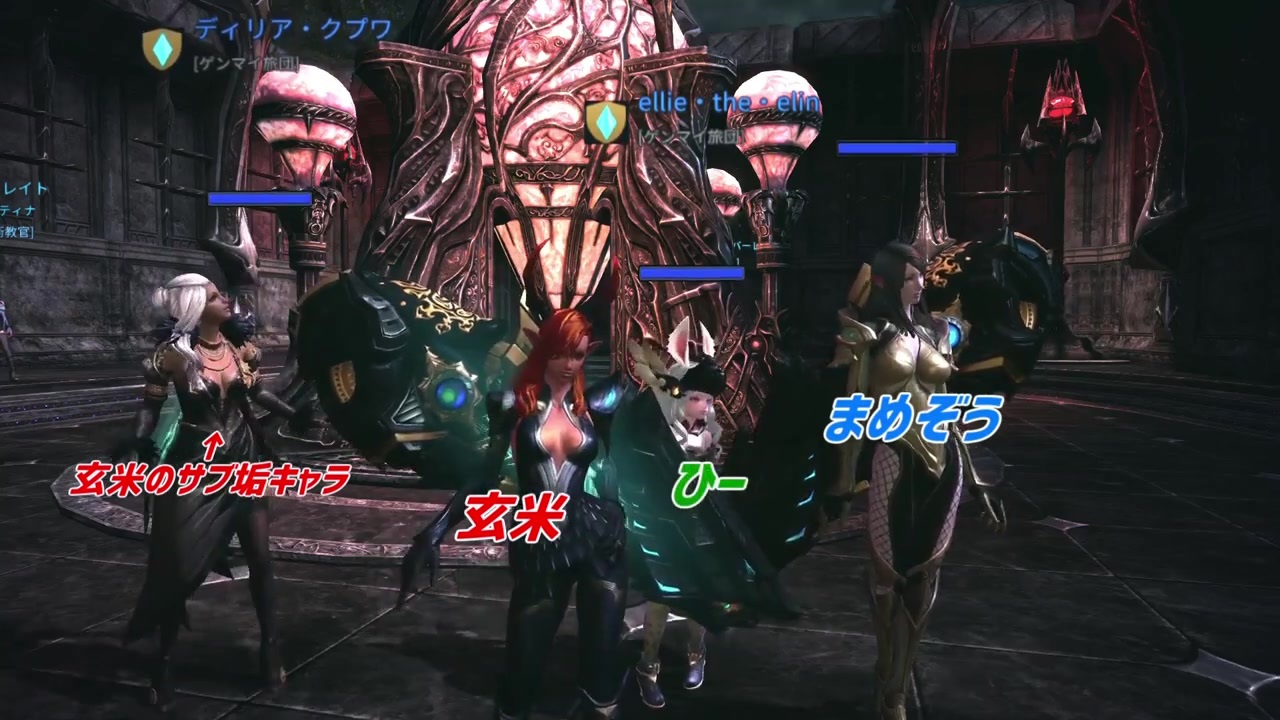This screenshot has height=720, width=1280.
Task: Click the guild tag ゲンマイ旅団 under ディリア・クブワ
Action: click(245, 63)
